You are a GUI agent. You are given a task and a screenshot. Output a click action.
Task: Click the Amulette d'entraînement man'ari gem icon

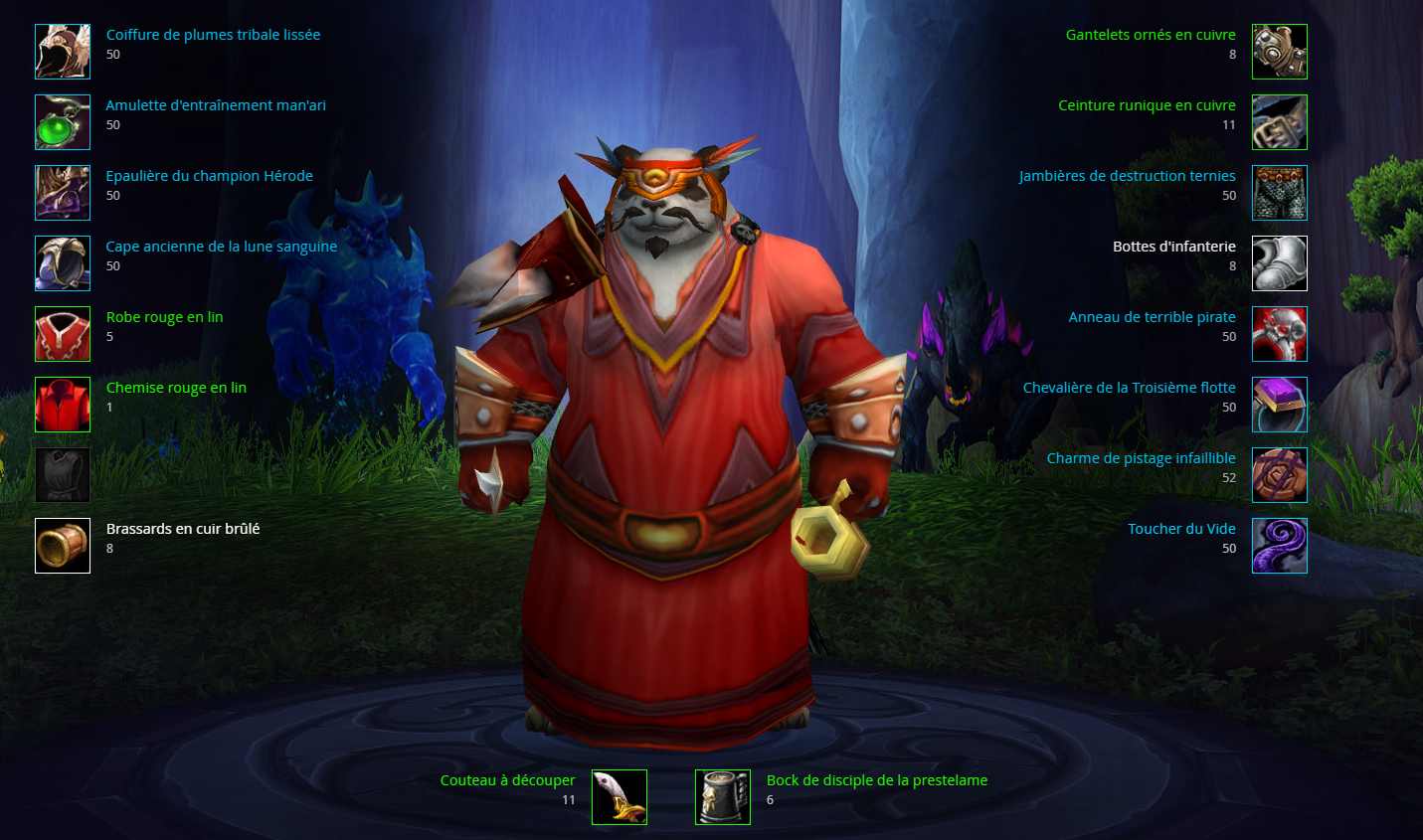pos(63,121)
